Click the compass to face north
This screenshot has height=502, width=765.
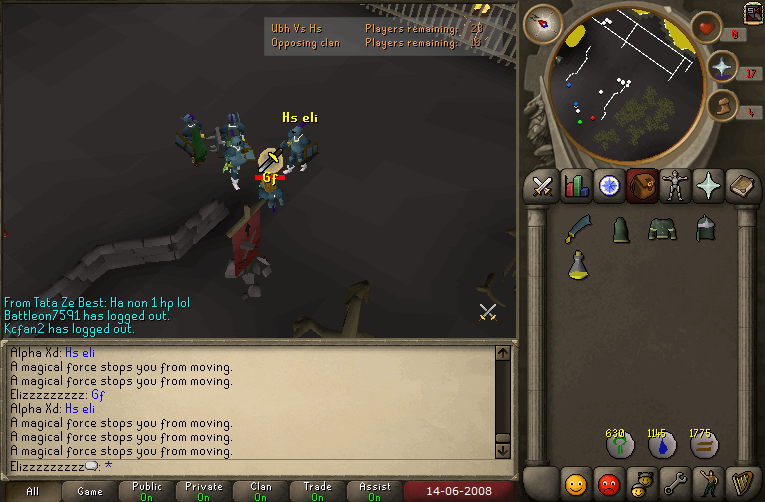click(x=545, y=22)
